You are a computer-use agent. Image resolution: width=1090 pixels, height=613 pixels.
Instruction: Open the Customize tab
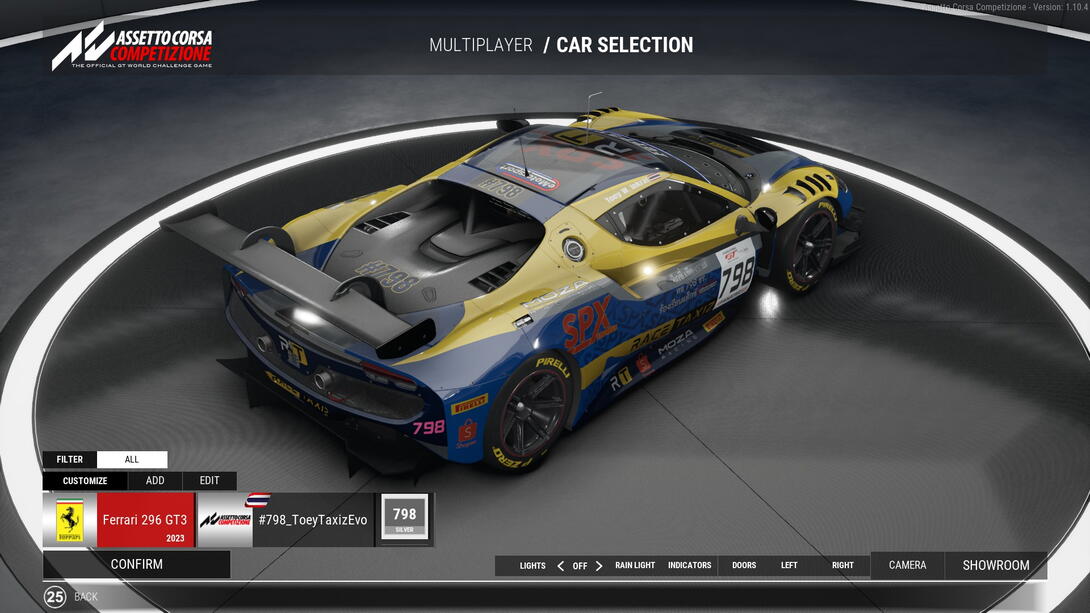85,481
